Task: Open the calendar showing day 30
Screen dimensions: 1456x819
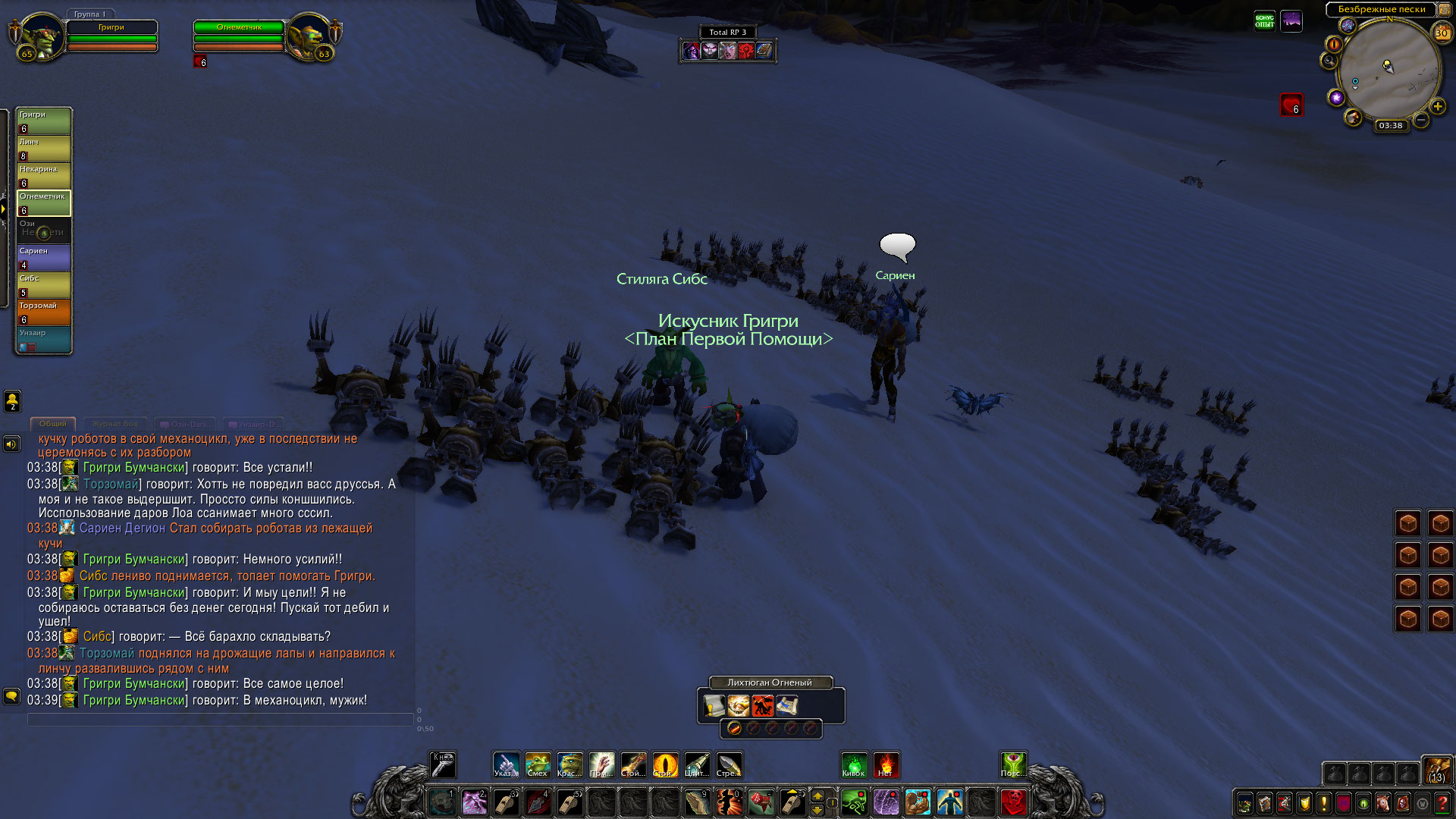Action: [x=1441, y=33]
